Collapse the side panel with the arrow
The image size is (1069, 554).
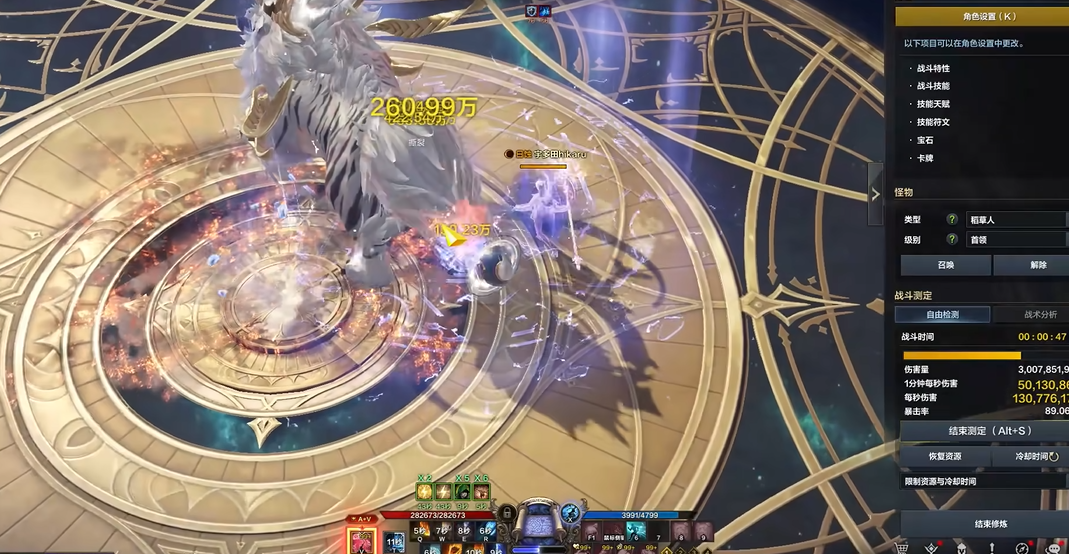tap(876, 194)
